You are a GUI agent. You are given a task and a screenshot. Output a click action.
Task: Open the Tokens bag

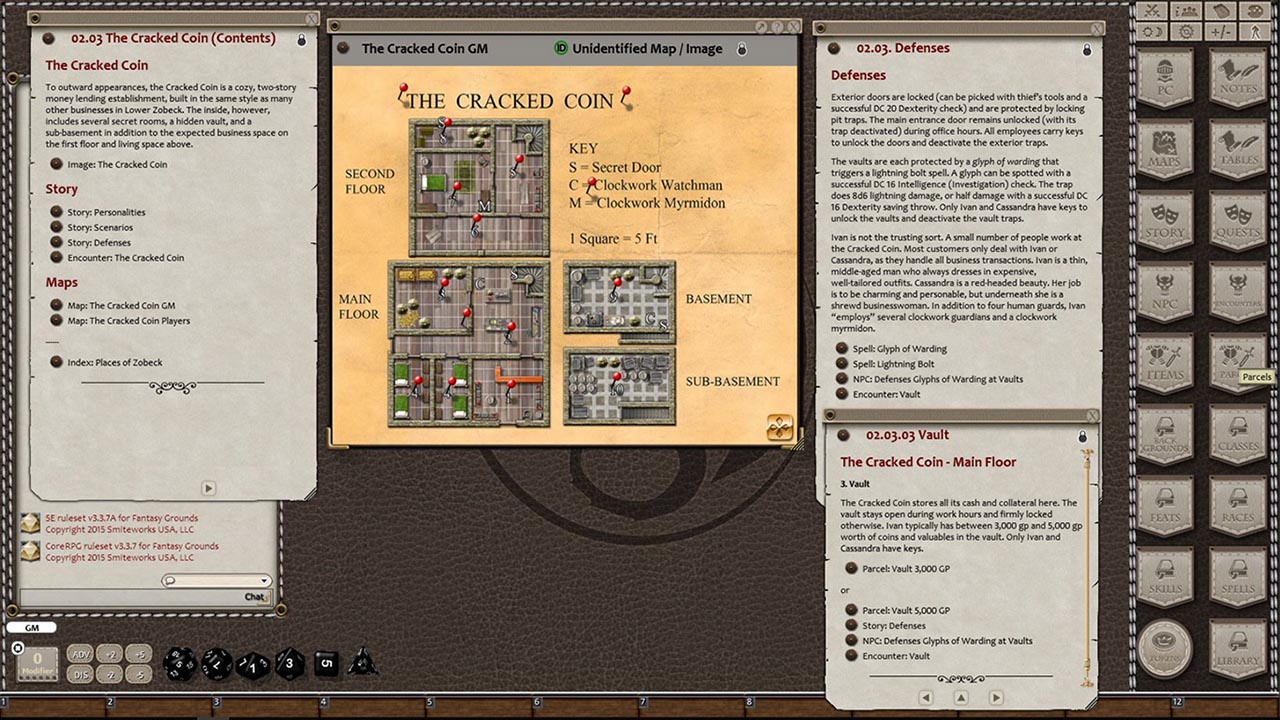(x=1164, y=648)
